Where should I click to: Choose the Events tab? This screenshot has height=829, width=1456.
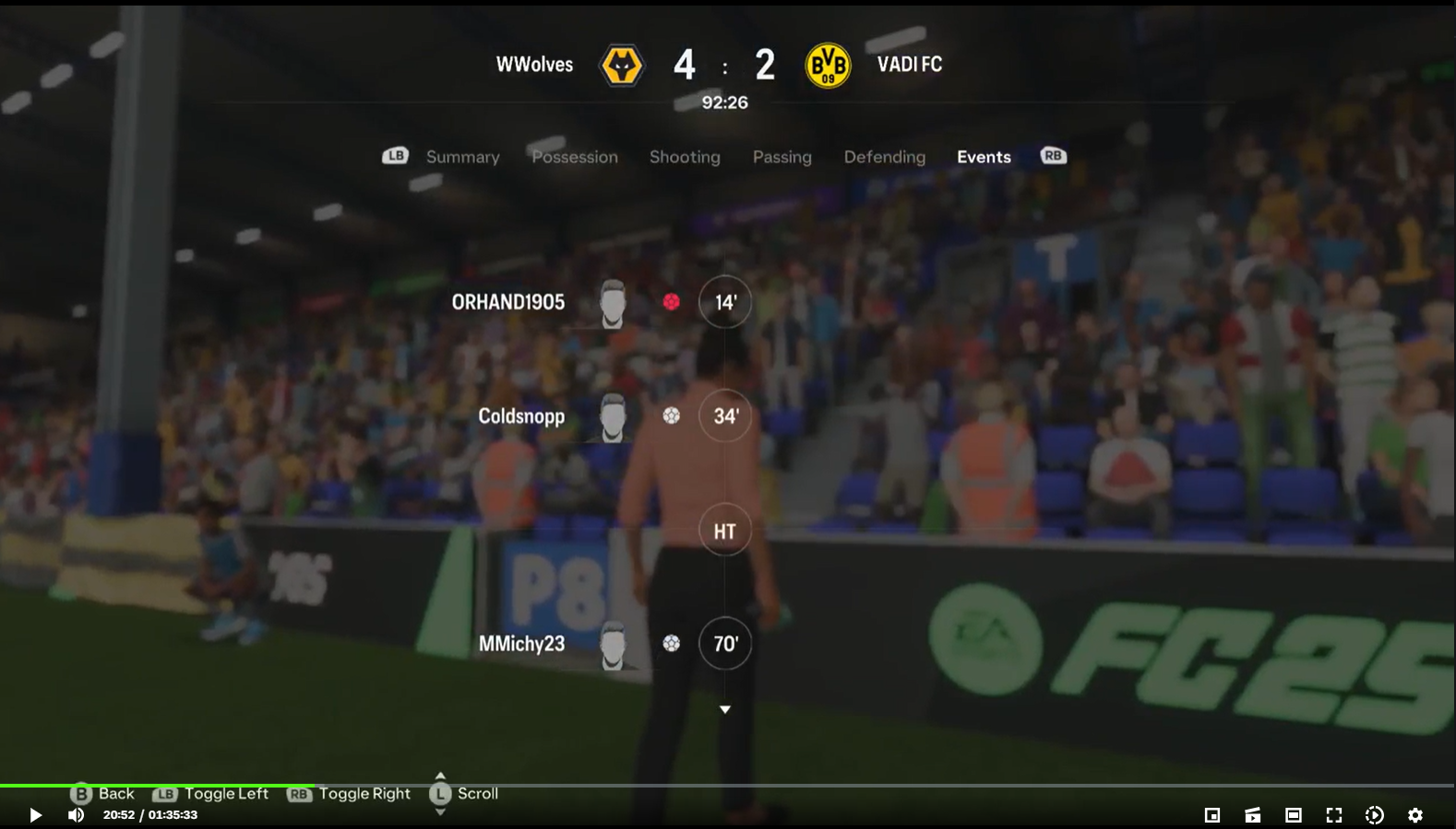coord(983,157)
